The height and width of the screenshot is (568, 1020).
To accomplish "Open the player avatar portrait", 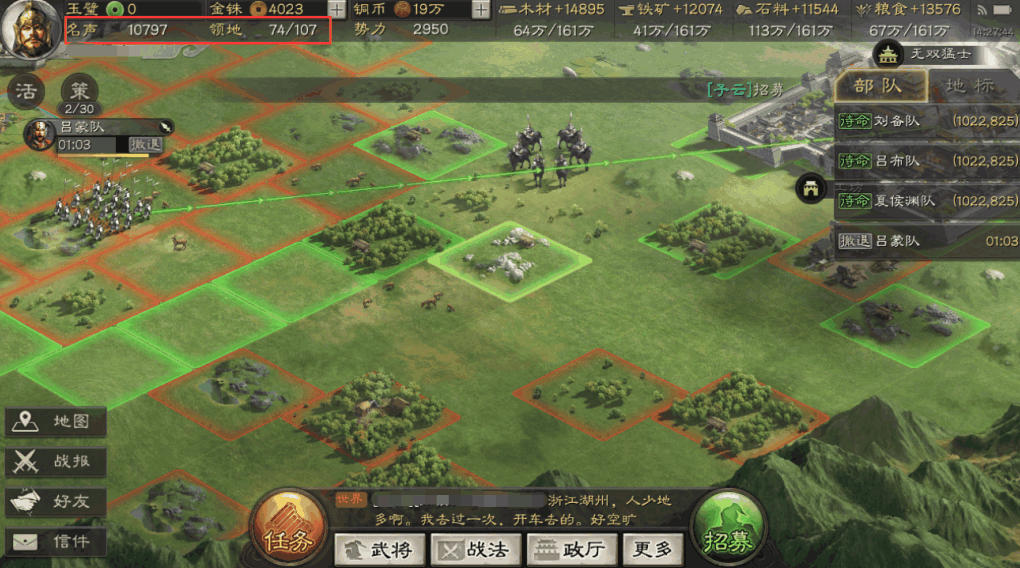I will tap(28, 30).
